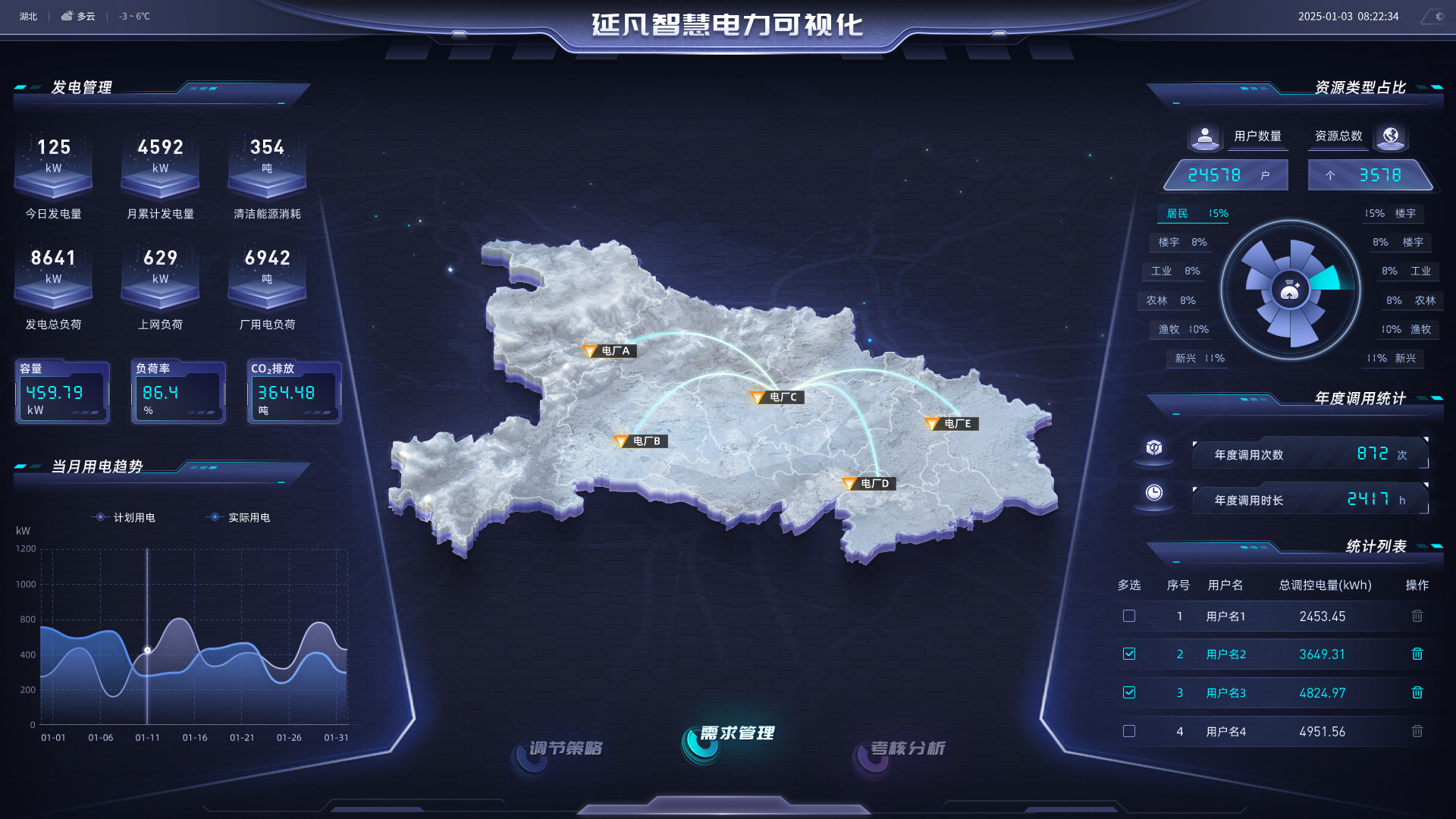Uncheck the selected box for 用户名3

click(1129, 692)
